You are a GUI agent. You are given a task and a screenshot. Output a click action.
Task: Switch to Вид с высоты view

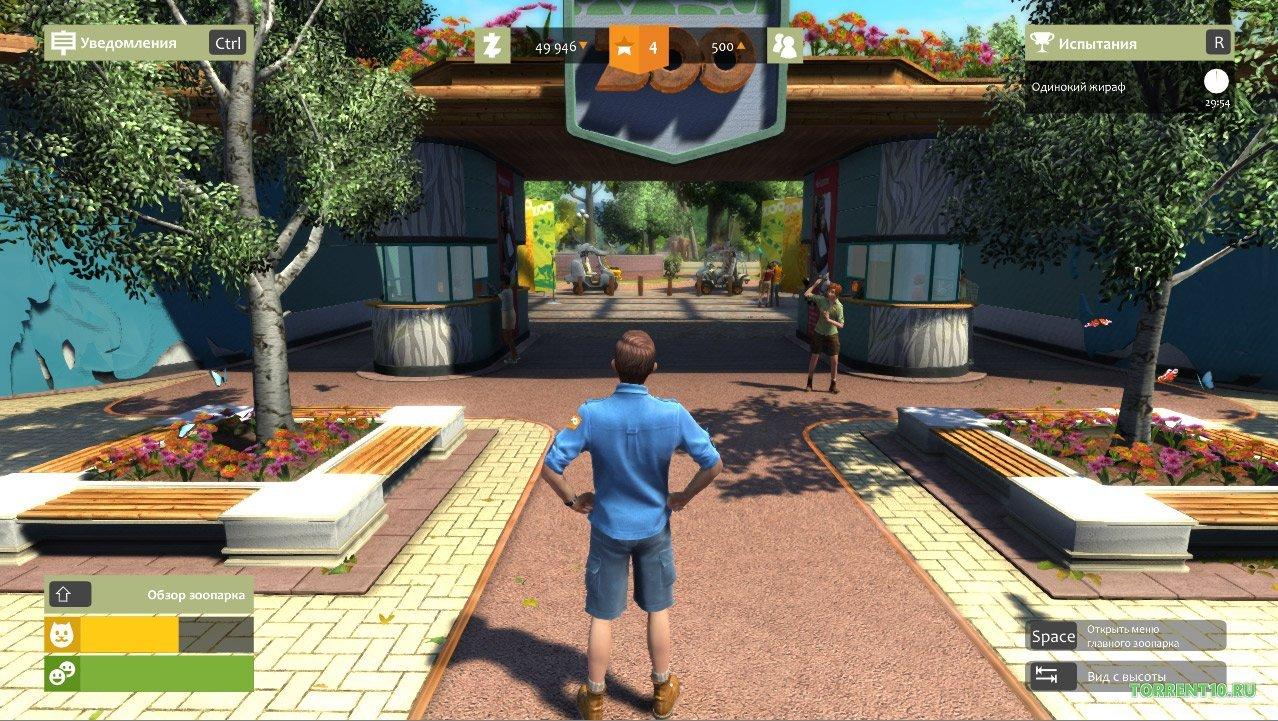pos(1126,676)
